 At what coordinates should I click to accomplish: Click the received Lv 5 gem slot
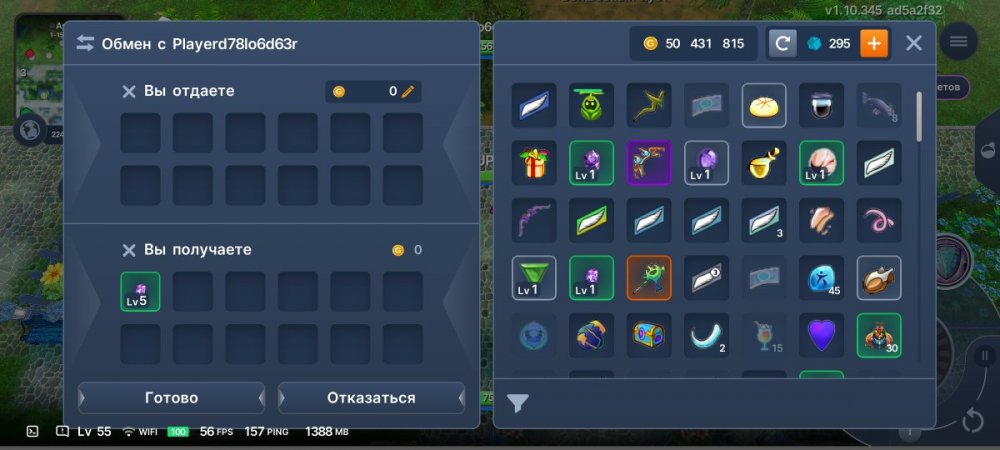(140, 291)
